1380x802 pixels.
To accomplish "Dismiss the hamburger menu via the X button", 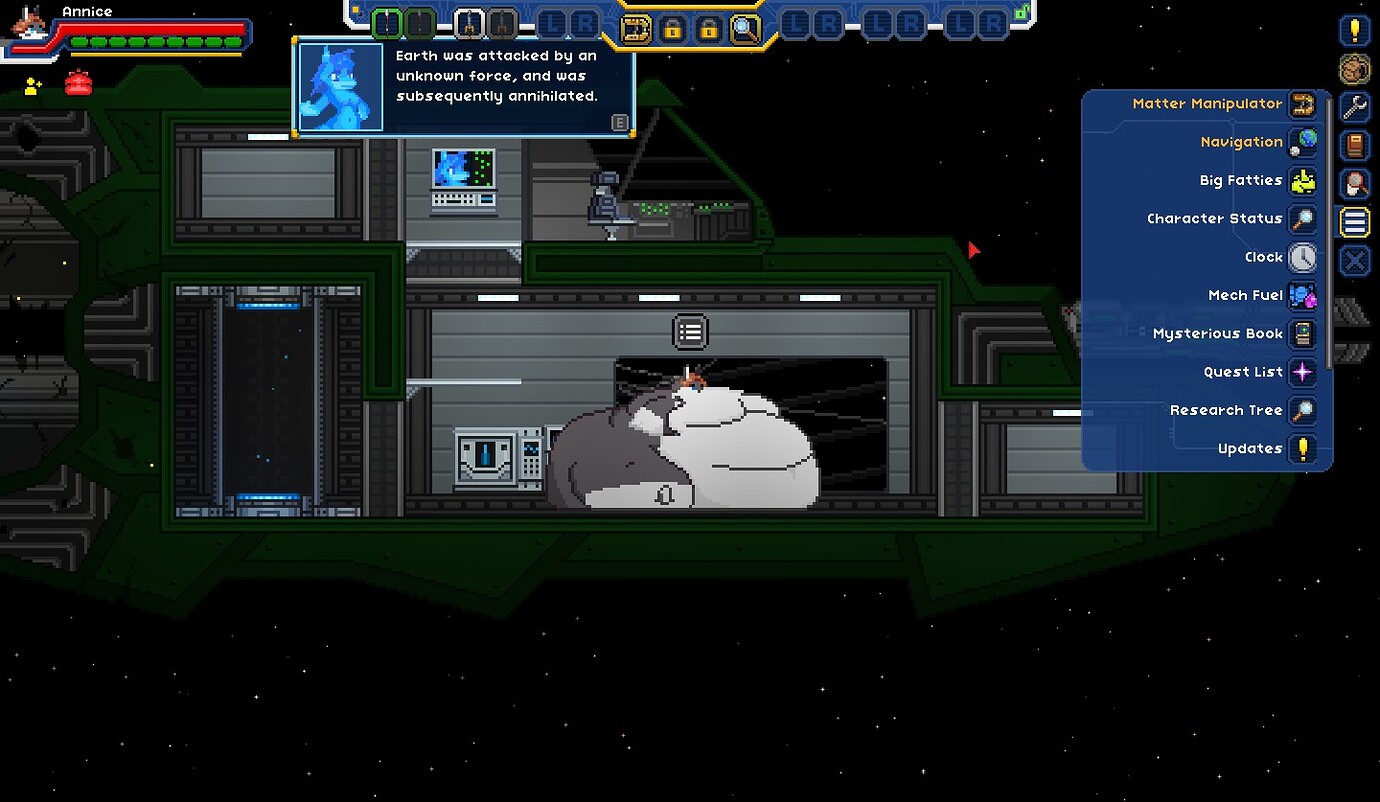I will 1353,261.
